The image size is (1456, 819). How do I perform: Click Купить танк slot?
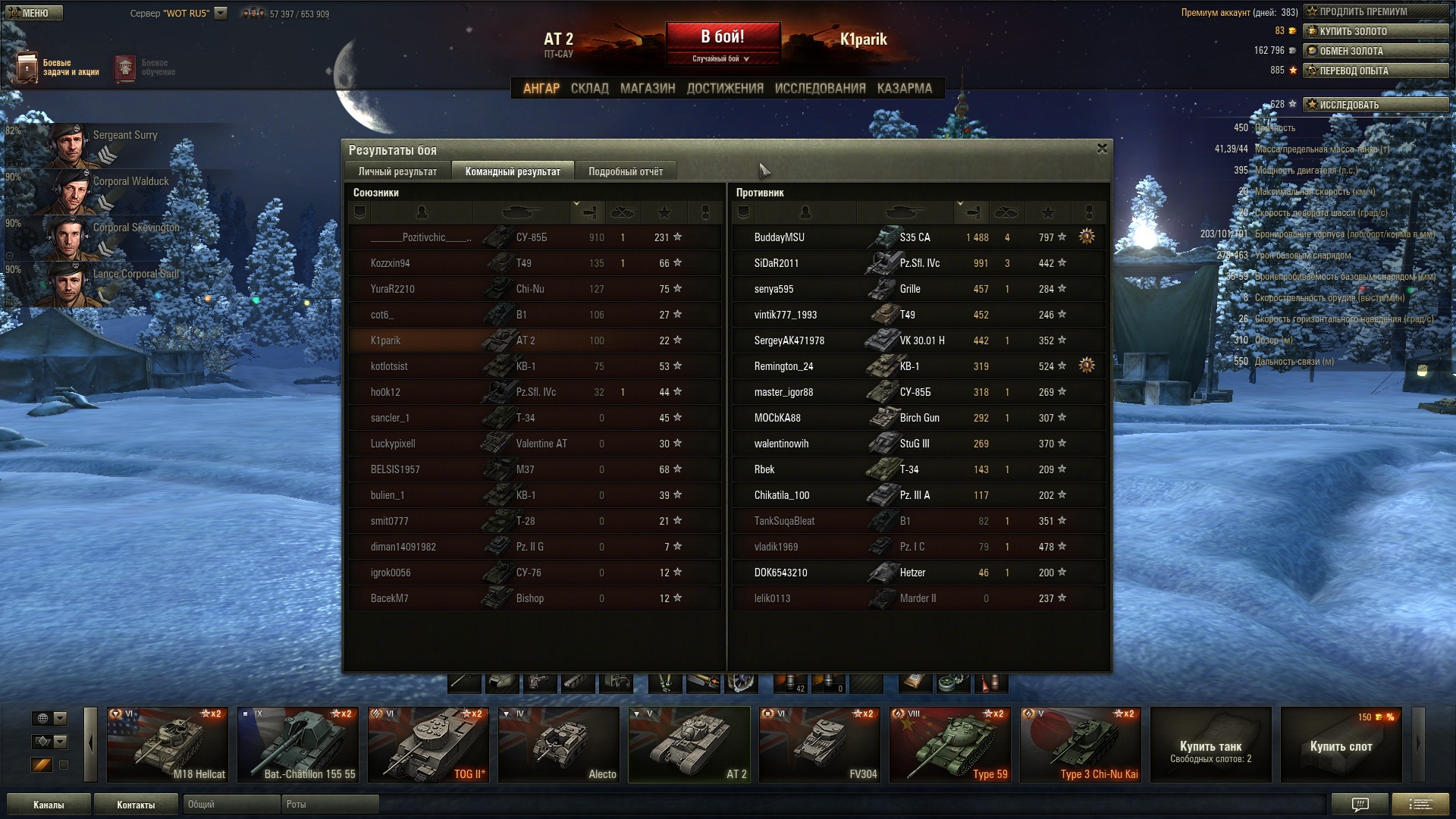pos(1210,744)
